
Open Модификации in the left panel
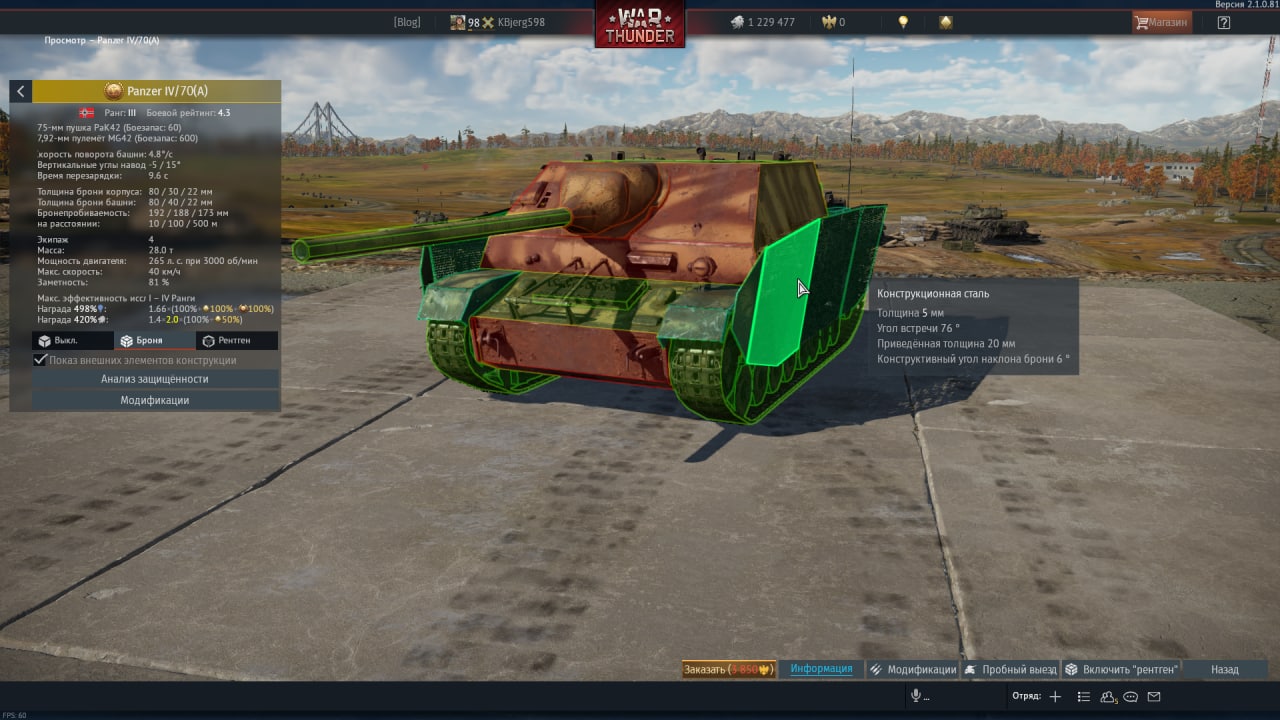(x=155, y=400)
